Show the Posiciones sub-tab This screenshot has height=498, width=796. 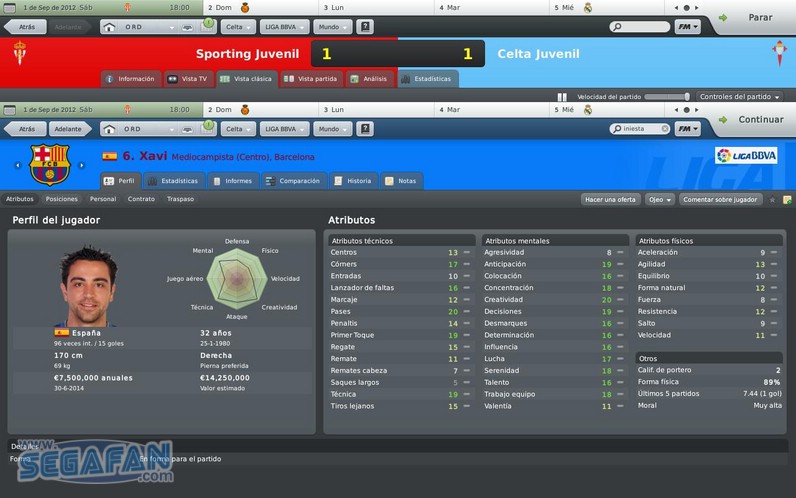61,199
